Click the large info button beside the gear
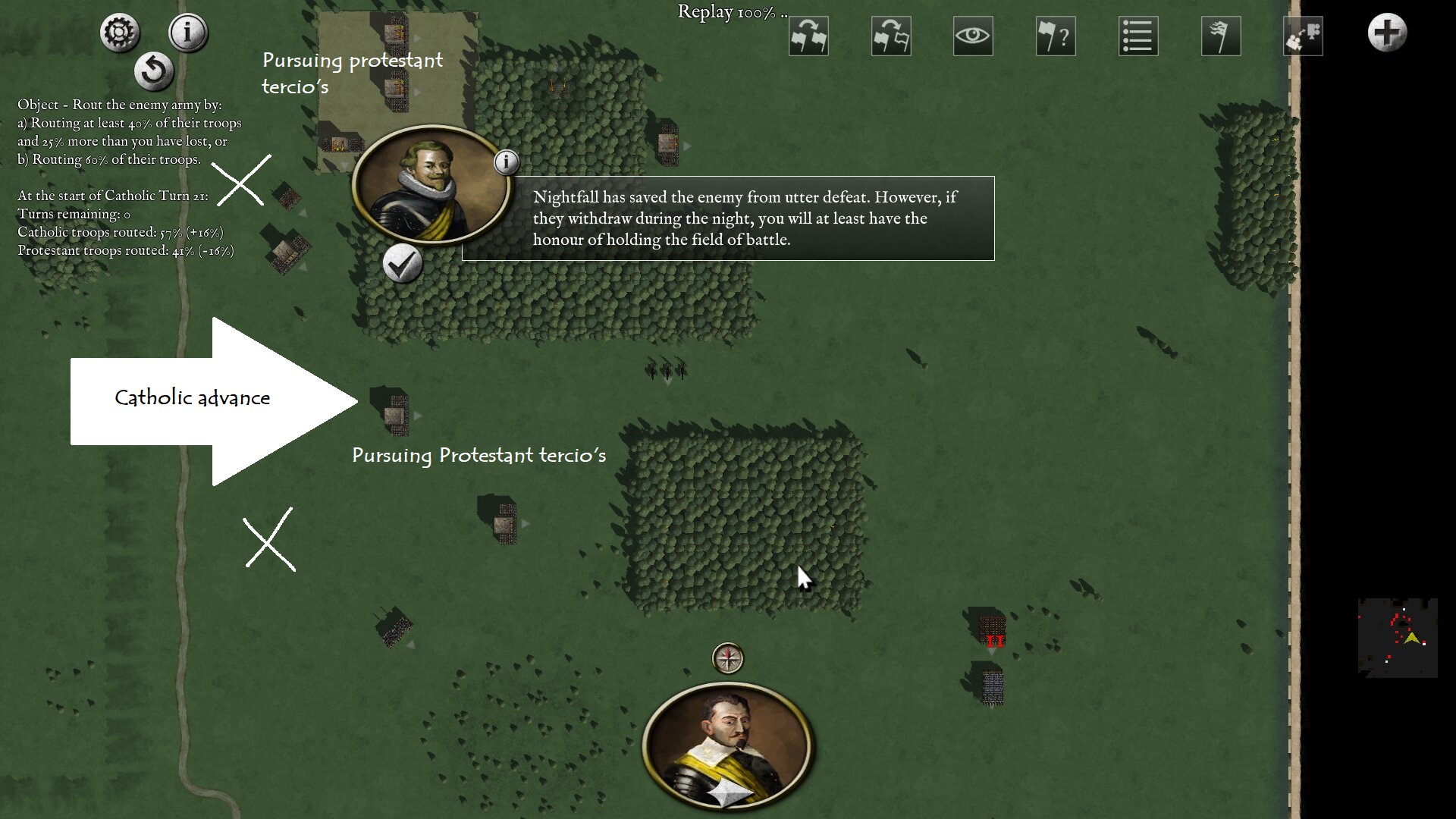Viewport: 1456px width, 819px height. [x=187, y=33]
